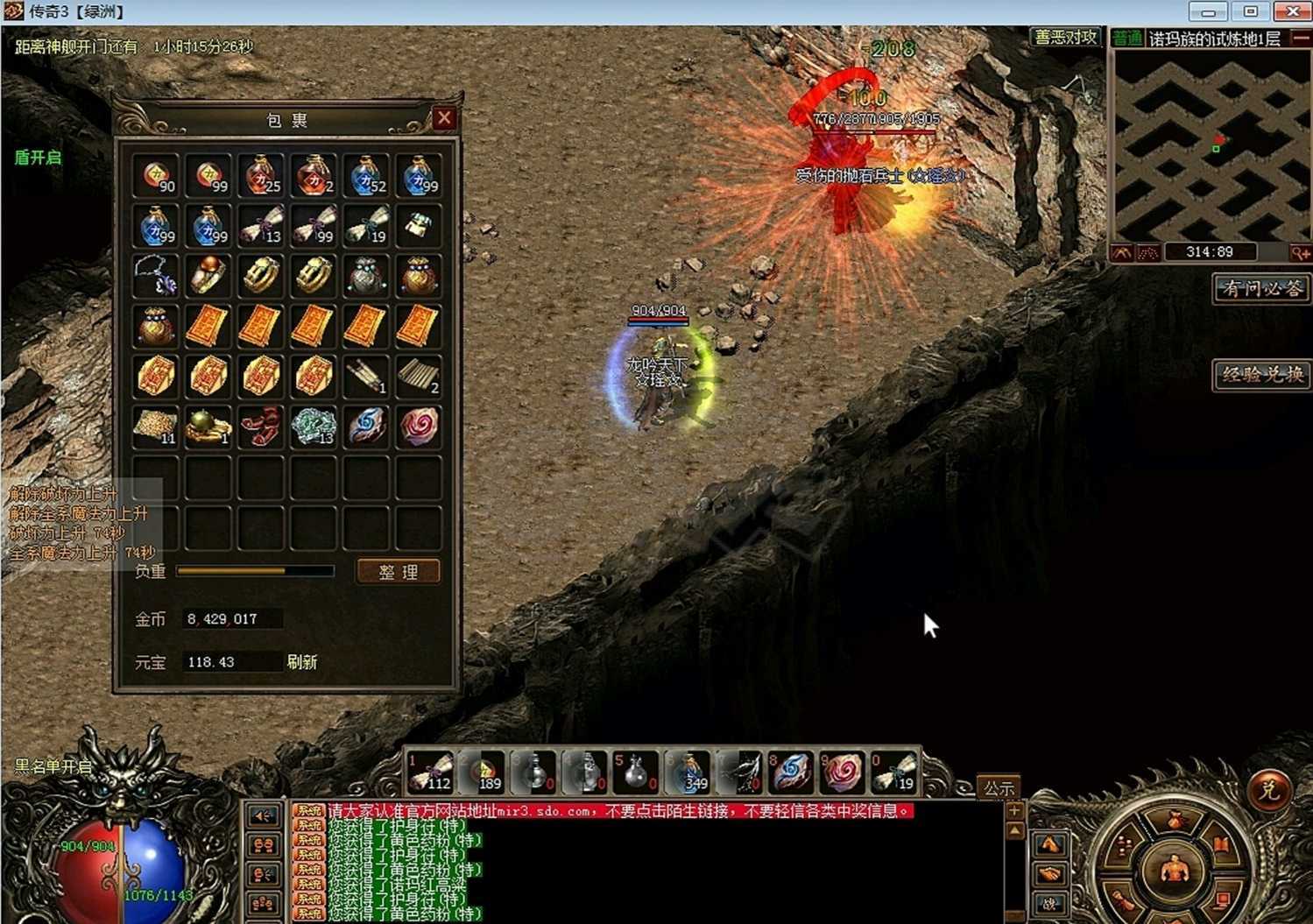The height and width of the screenshot is (924, 1313).
Task: Click the handshake trade icon
Action: coord(1049,874)
